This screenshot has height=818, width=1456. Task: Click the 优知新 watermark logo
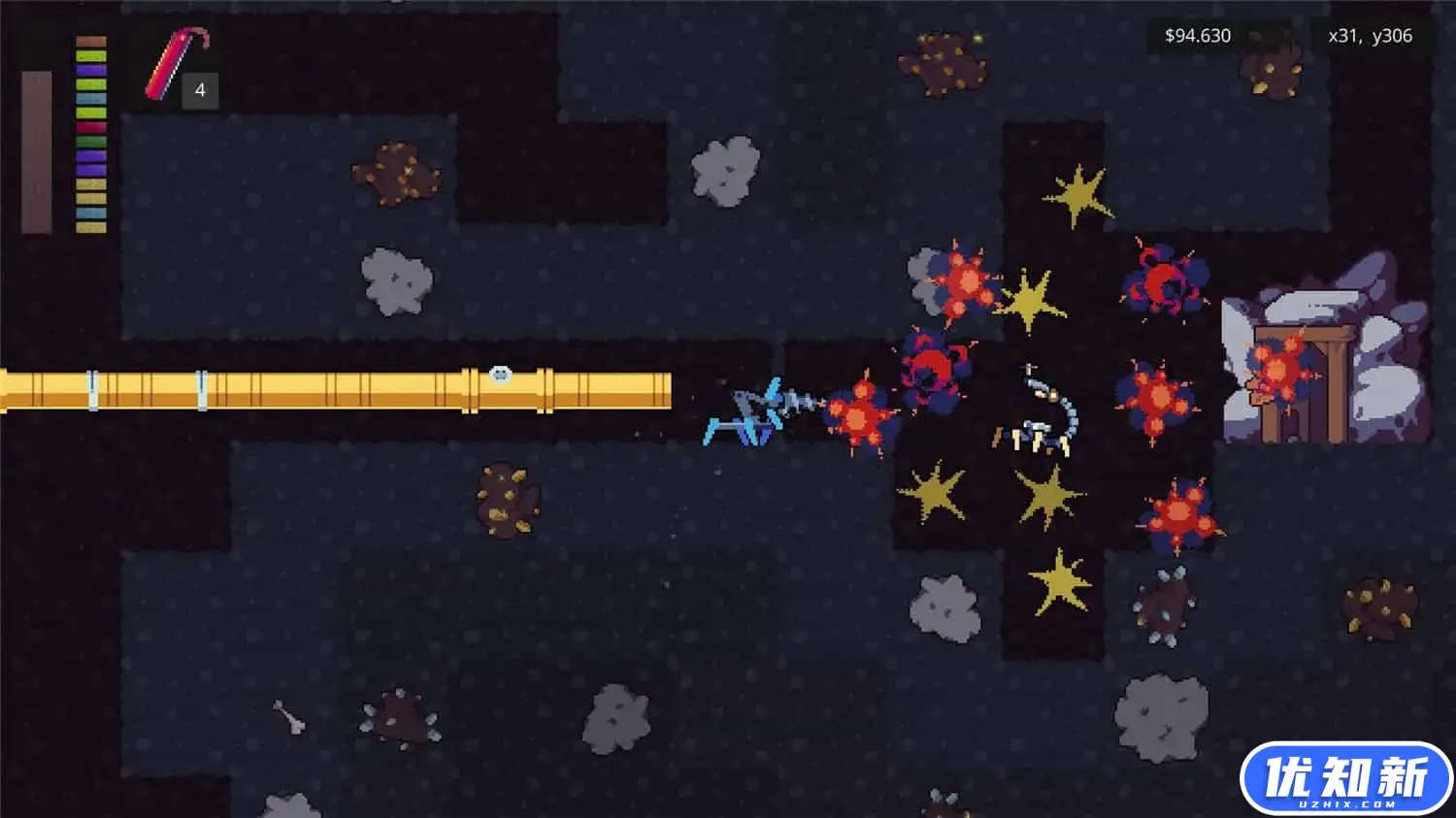pyautogui.click(x=1345, y=779)
